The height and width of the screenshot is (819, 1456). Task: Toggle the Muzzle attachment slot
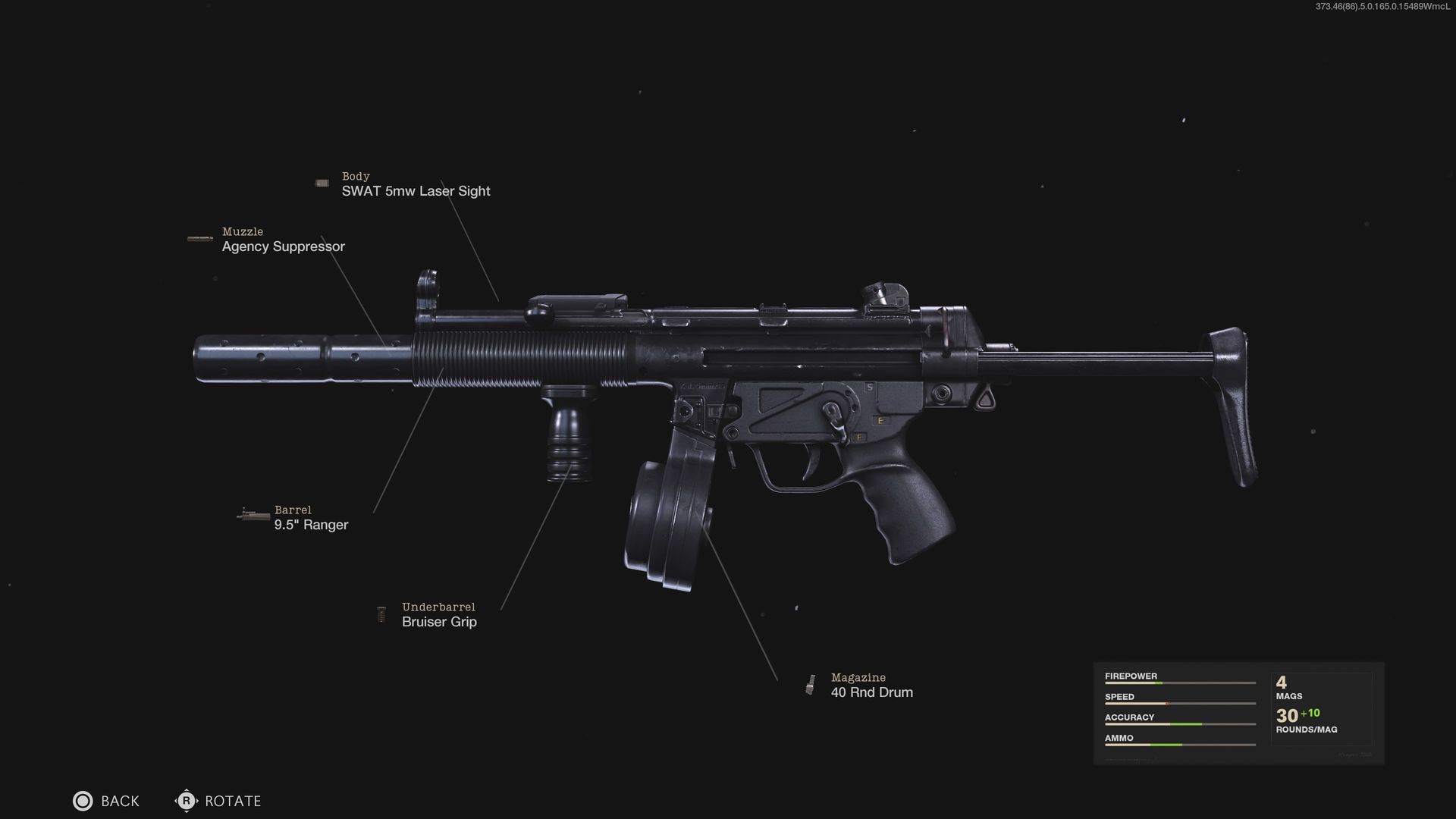click(x=282, y=240)
